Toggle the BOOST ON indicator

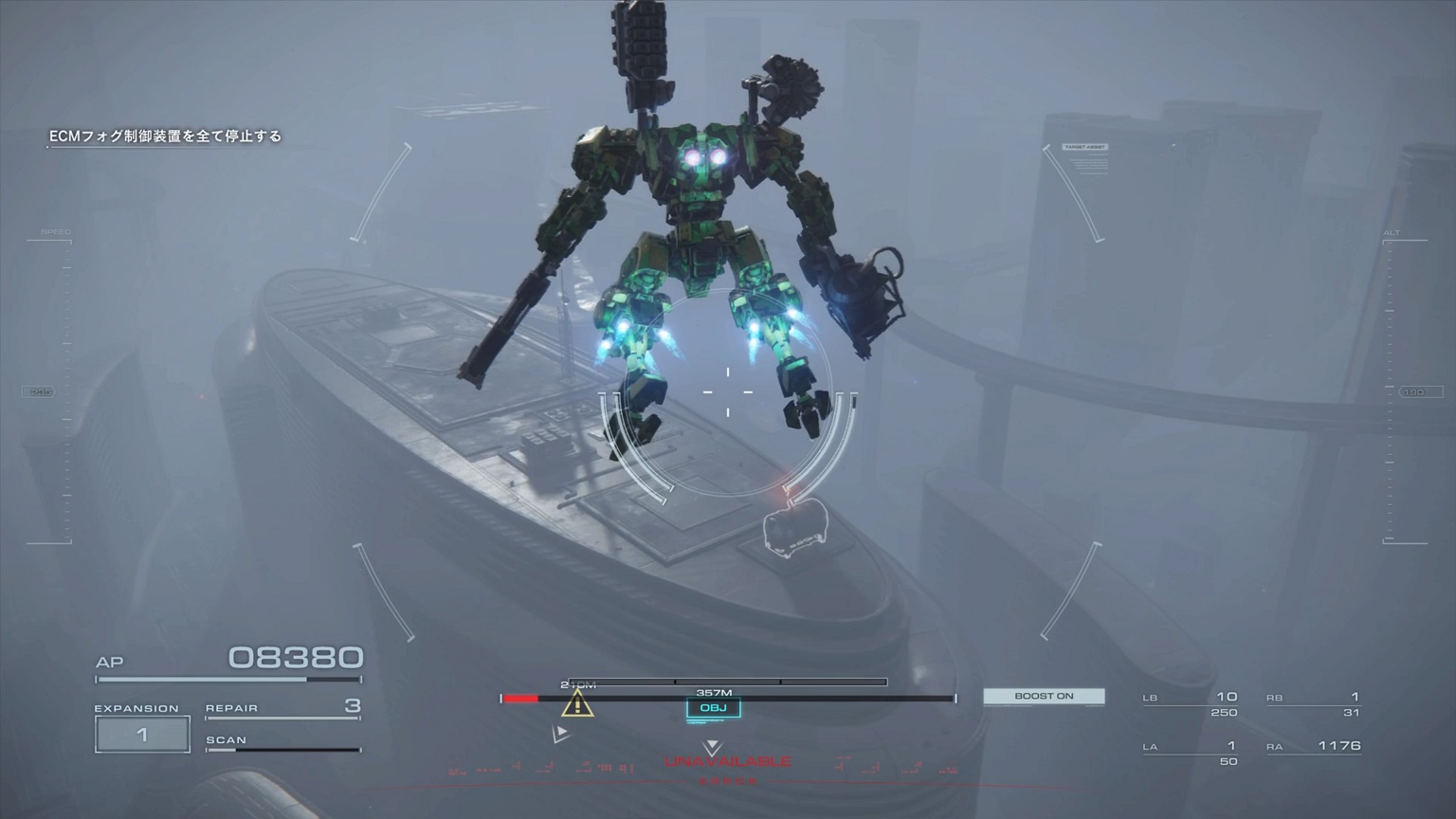pyautogui.click(x=1044, y=696)
